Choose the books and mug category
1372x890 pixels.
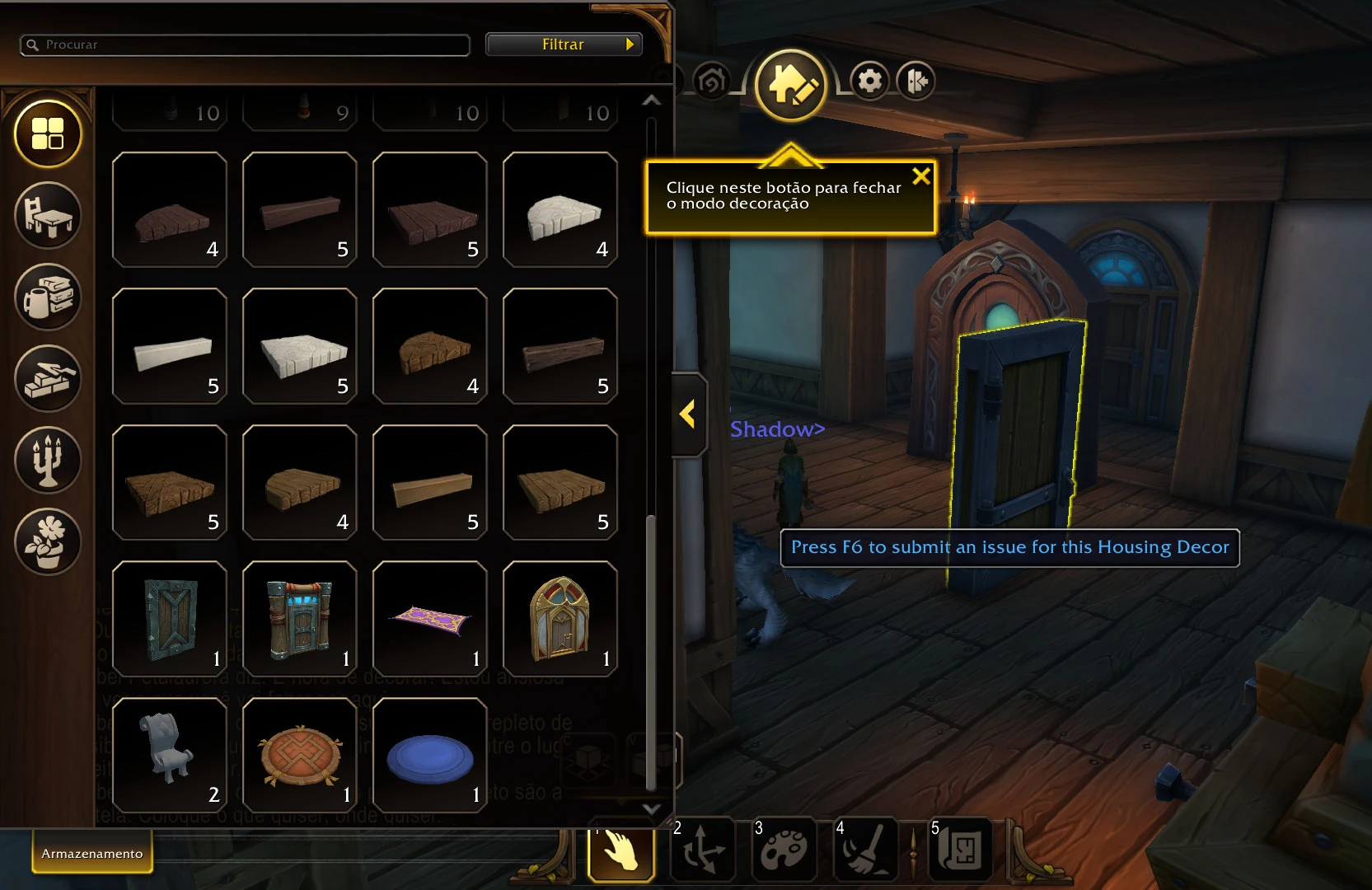coord(48,297)
